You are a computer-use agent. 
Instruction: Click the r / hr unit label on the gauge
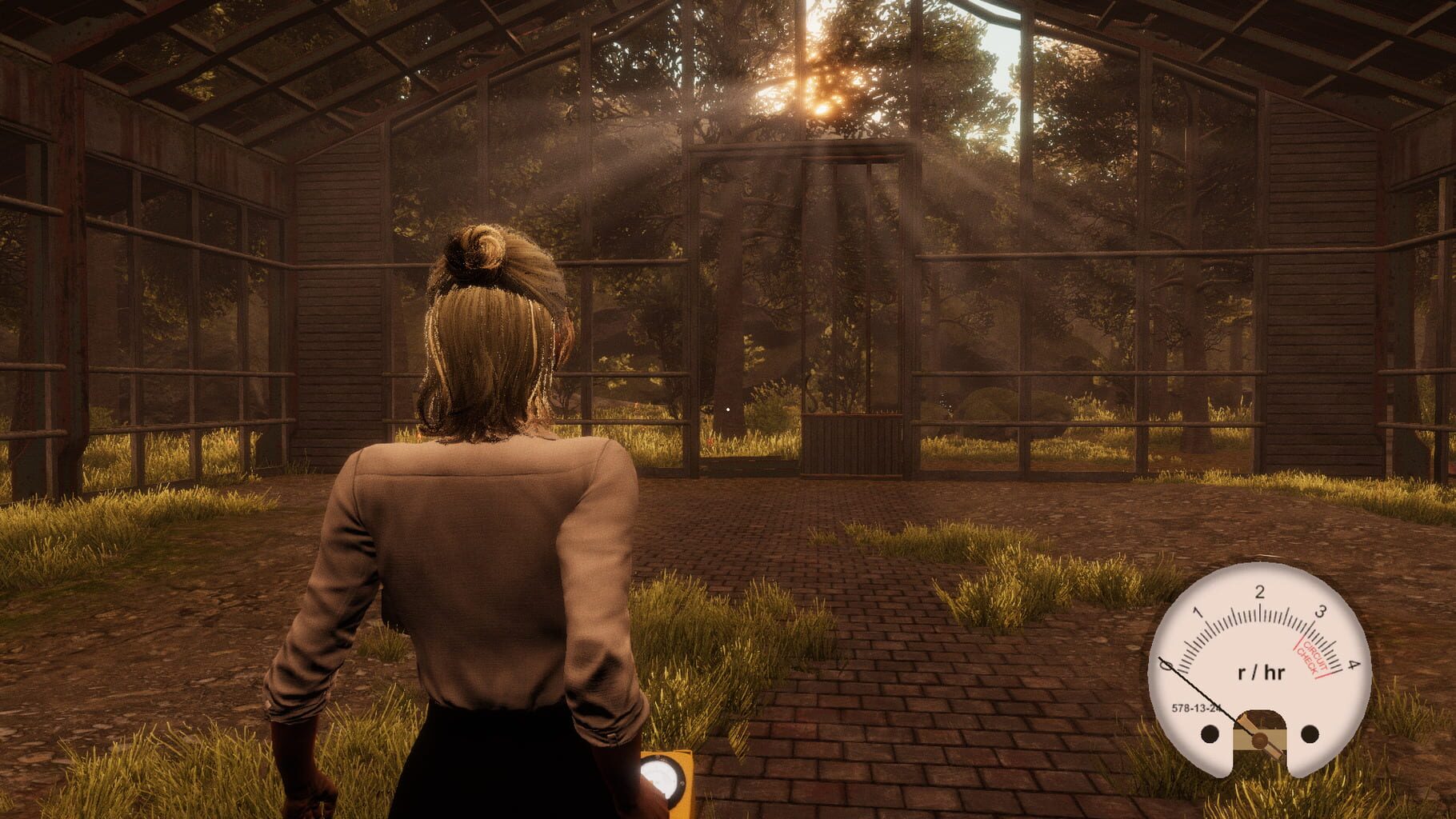click(1262, 671)
